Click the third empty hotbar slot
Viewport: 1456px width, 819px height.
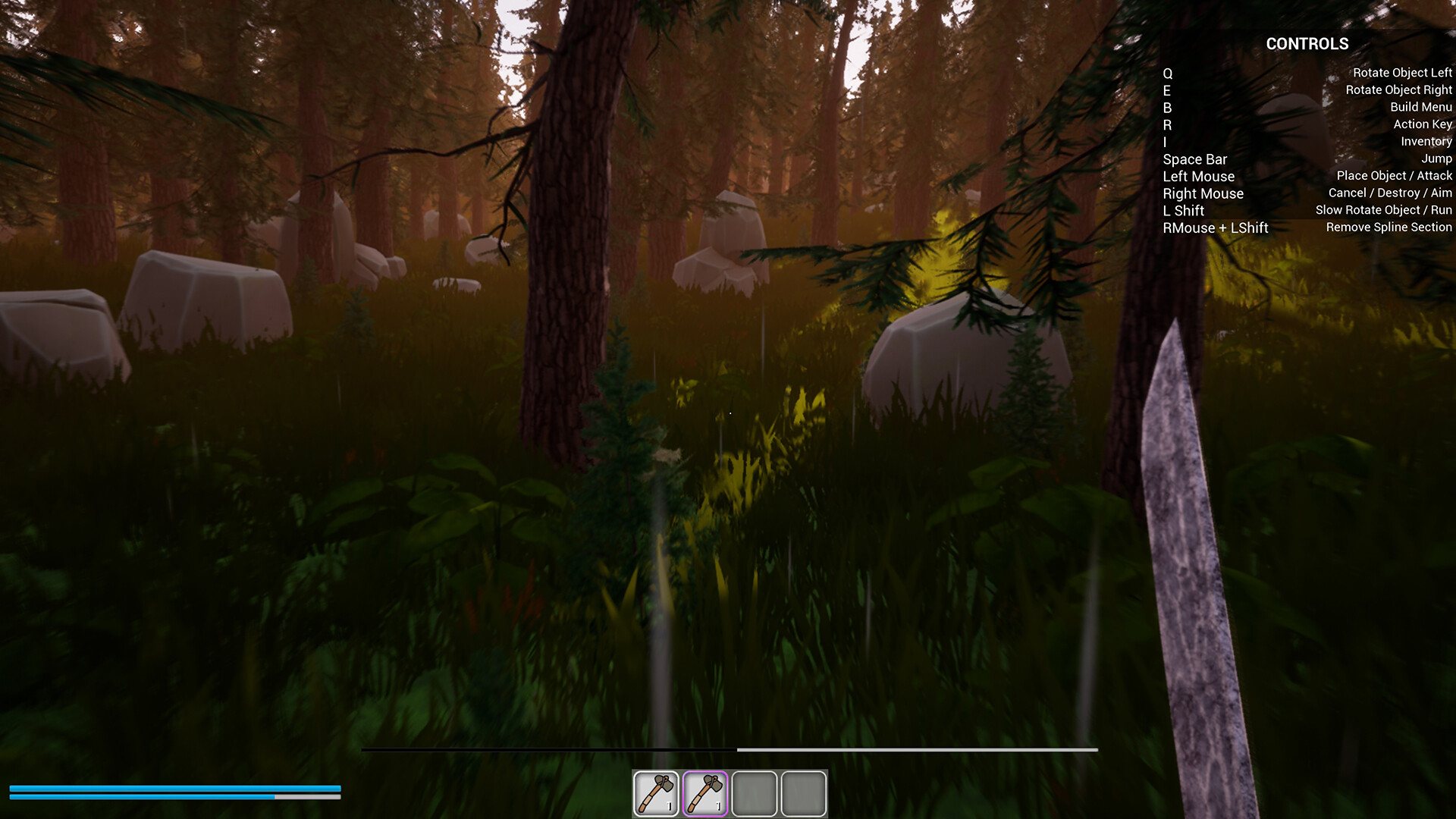(x=755, y=791)
